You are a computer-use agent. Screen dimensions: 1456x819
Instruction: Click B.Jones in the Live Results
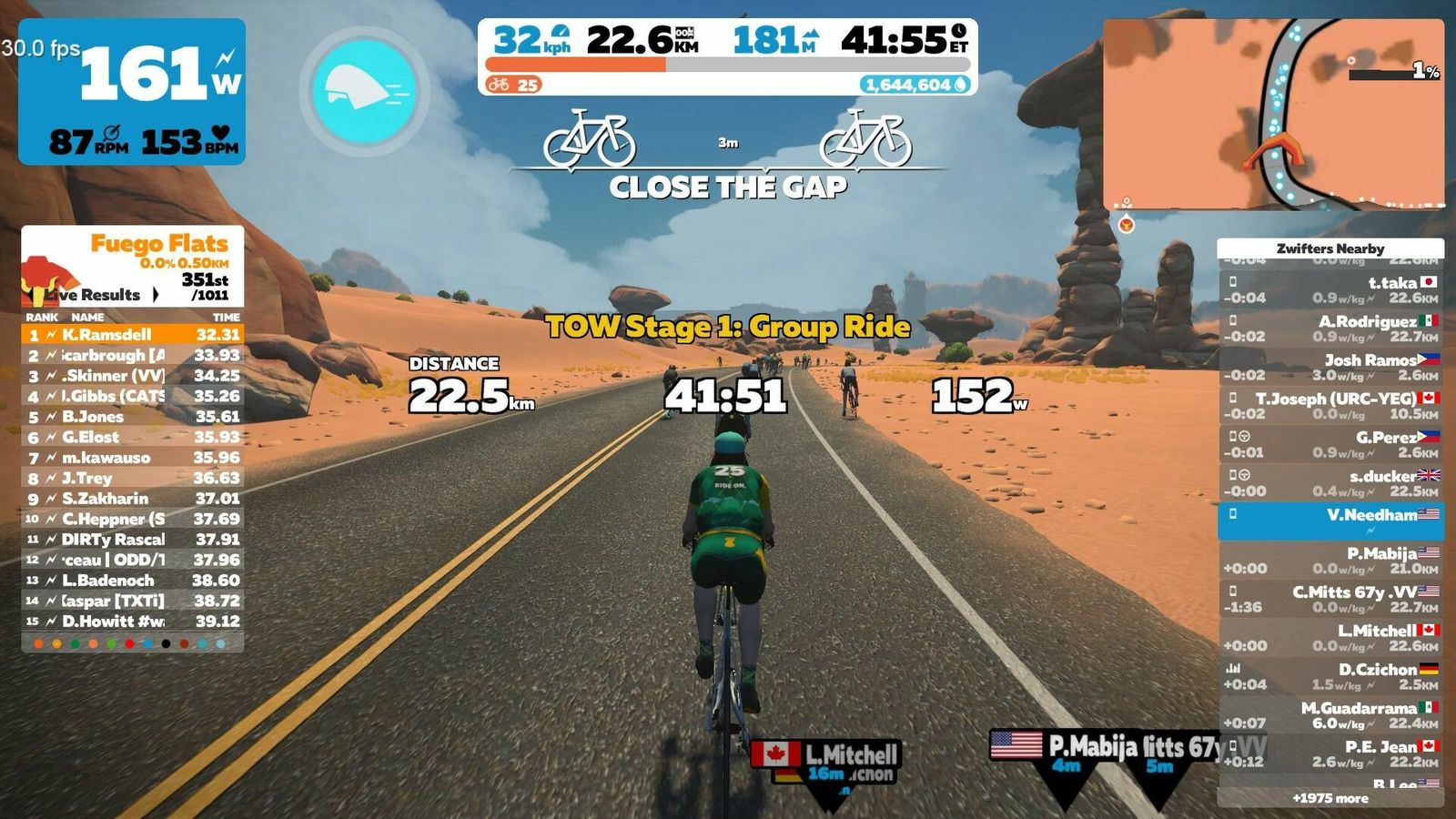point(133,417)
